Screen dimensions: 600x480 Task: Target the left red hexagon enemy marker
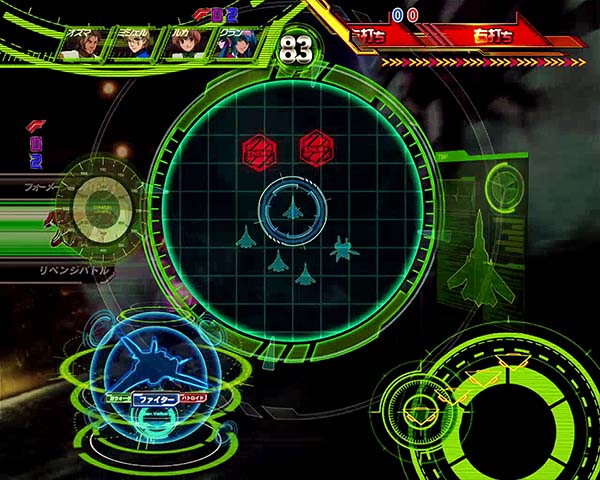coord(259,150)
